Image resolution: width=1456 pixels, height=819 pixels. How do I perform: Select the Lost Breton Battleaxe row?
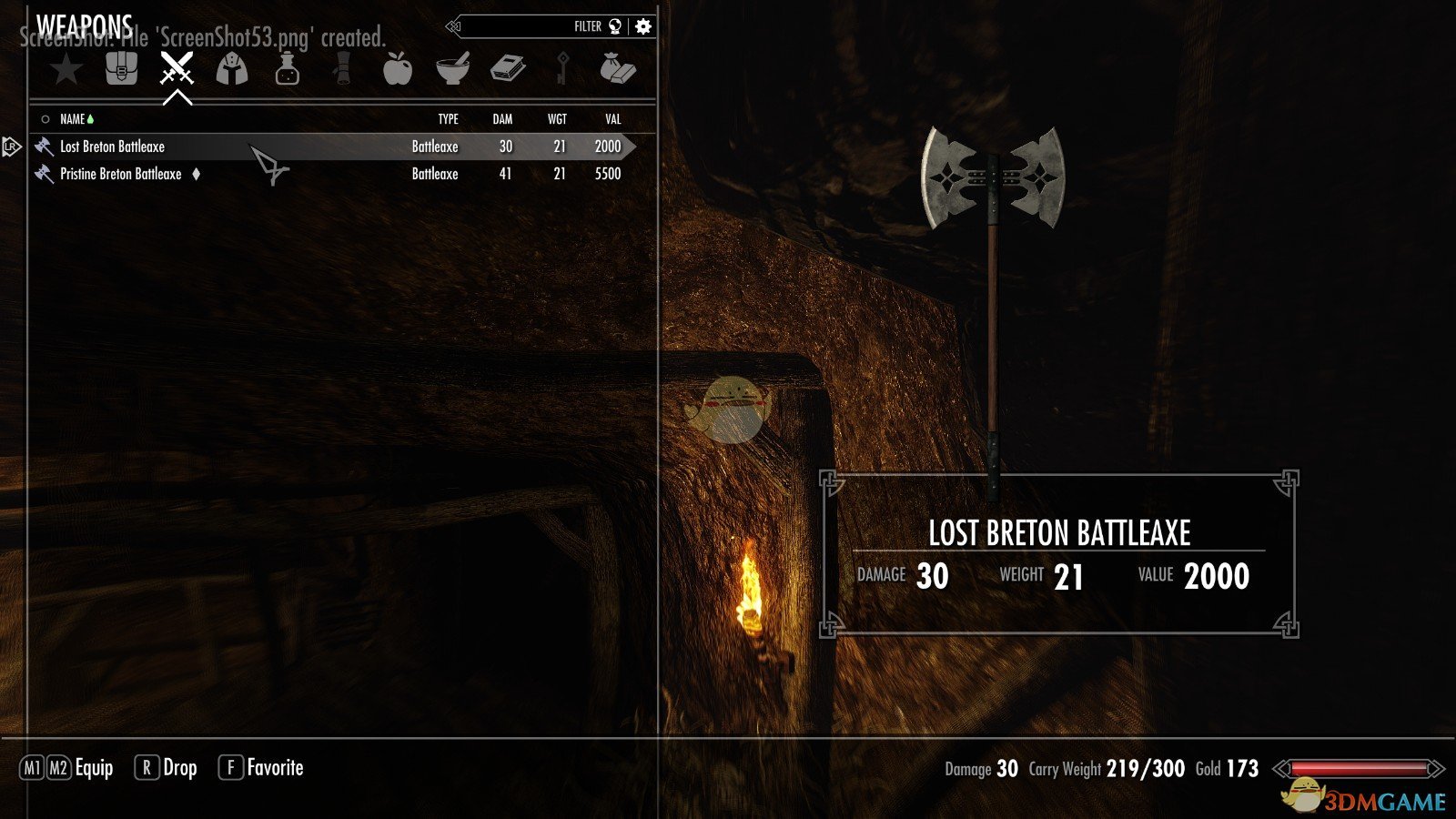pos(113,147)
